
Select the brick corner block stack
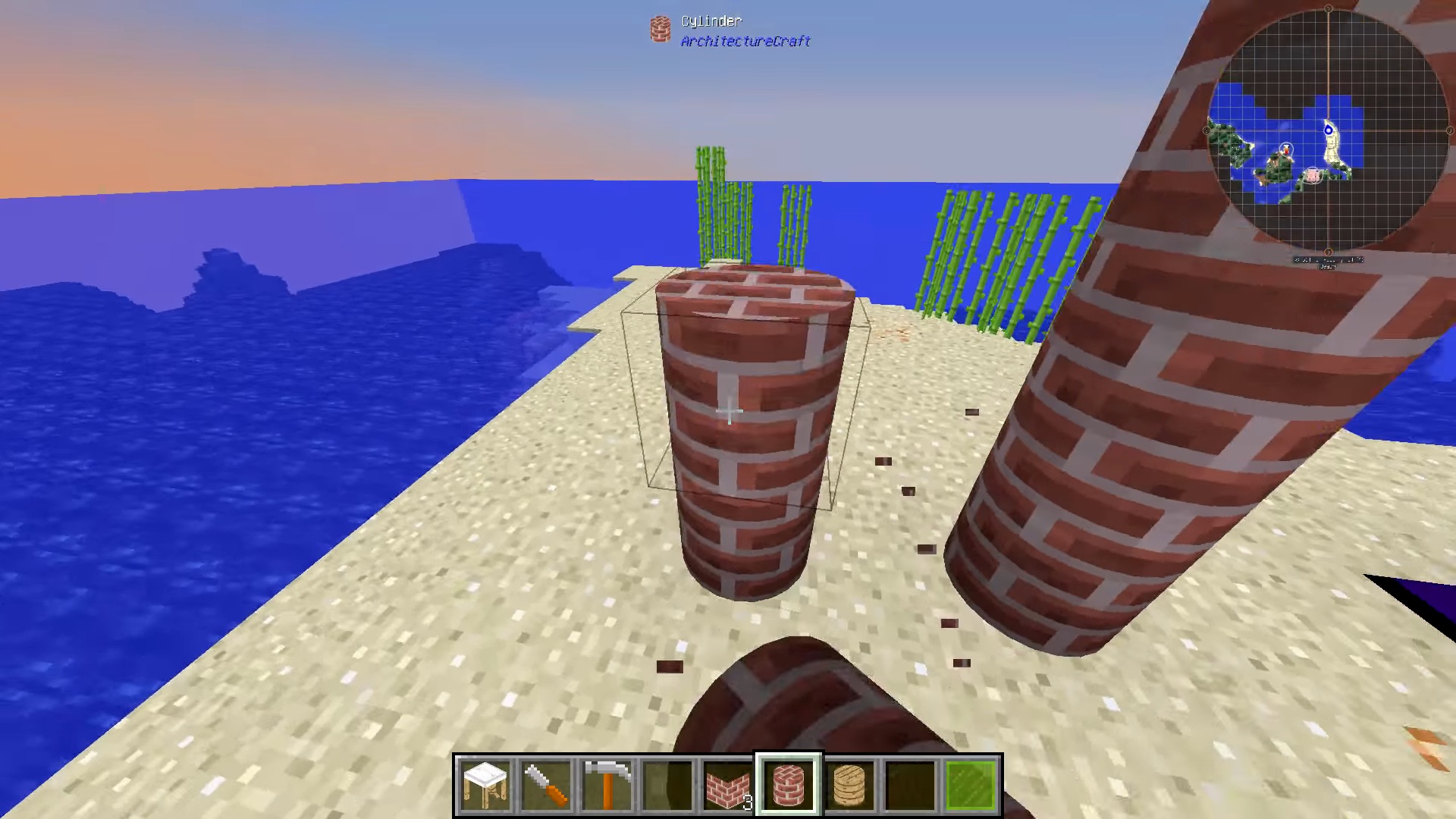(x=728, y=785)
